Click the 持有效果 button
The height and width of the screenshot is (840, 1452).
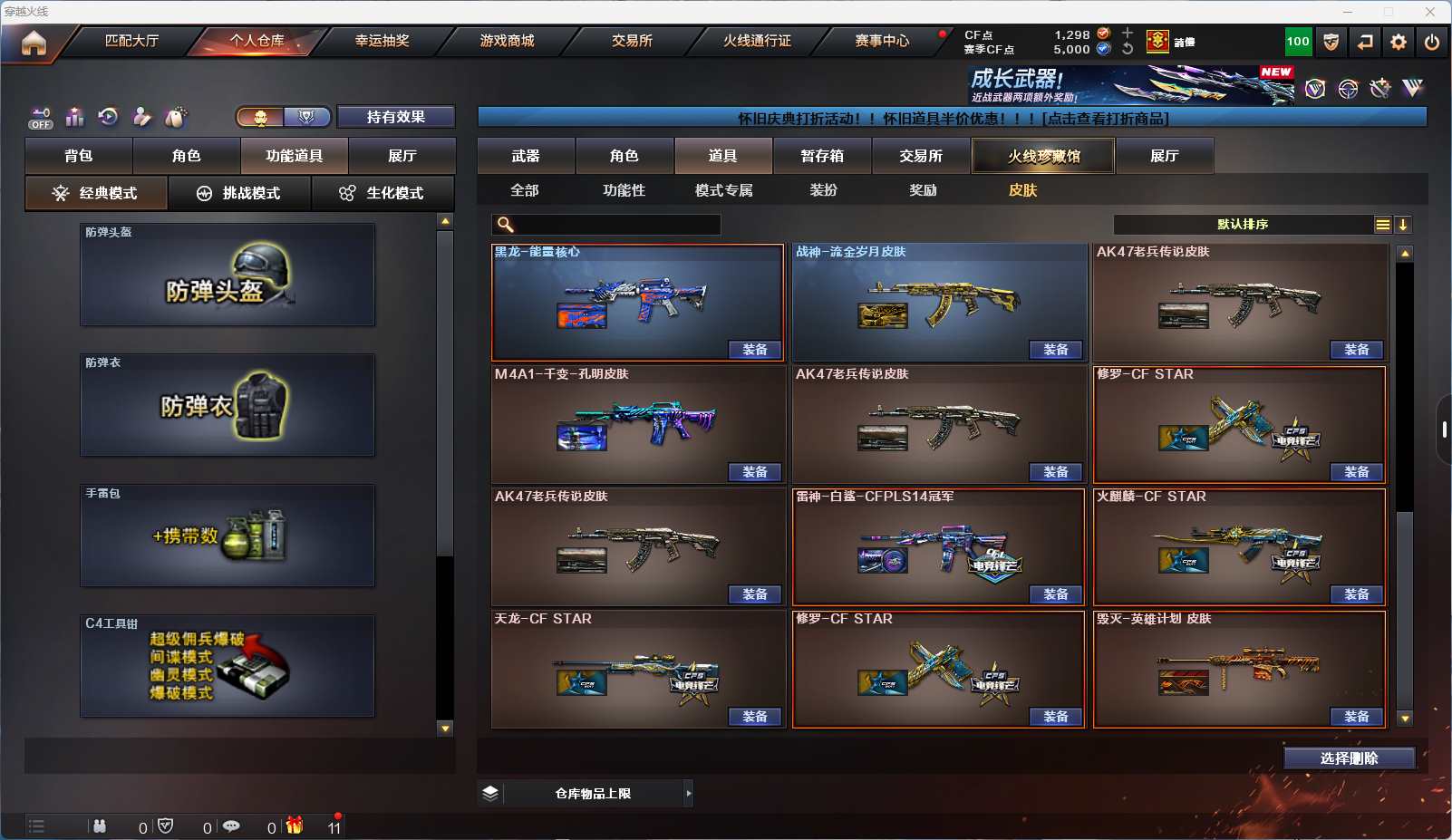[396, 117]
